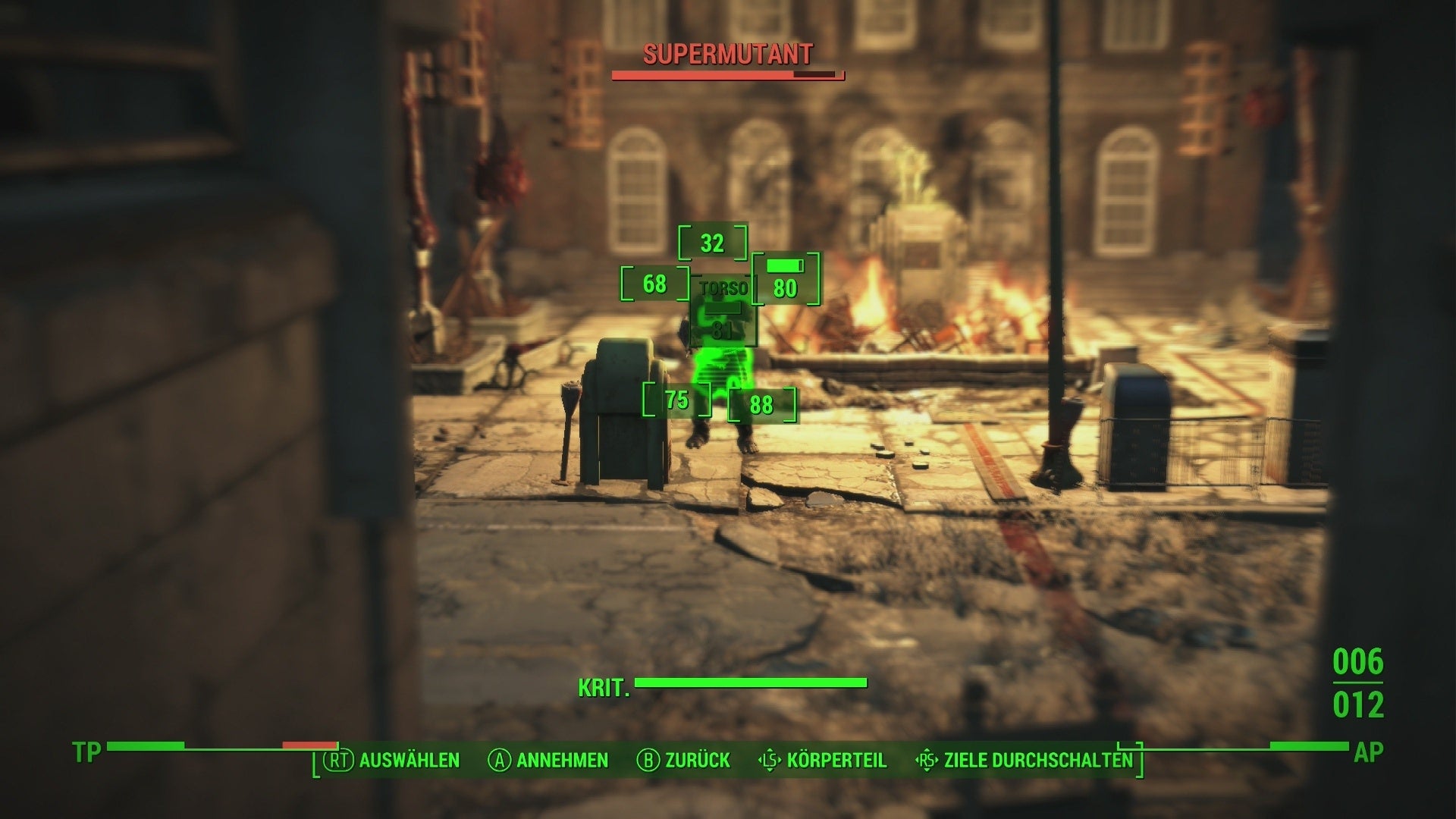Click the Supermutant health bar
This screenshot has width=1456, height=819.
coord(726,75)
